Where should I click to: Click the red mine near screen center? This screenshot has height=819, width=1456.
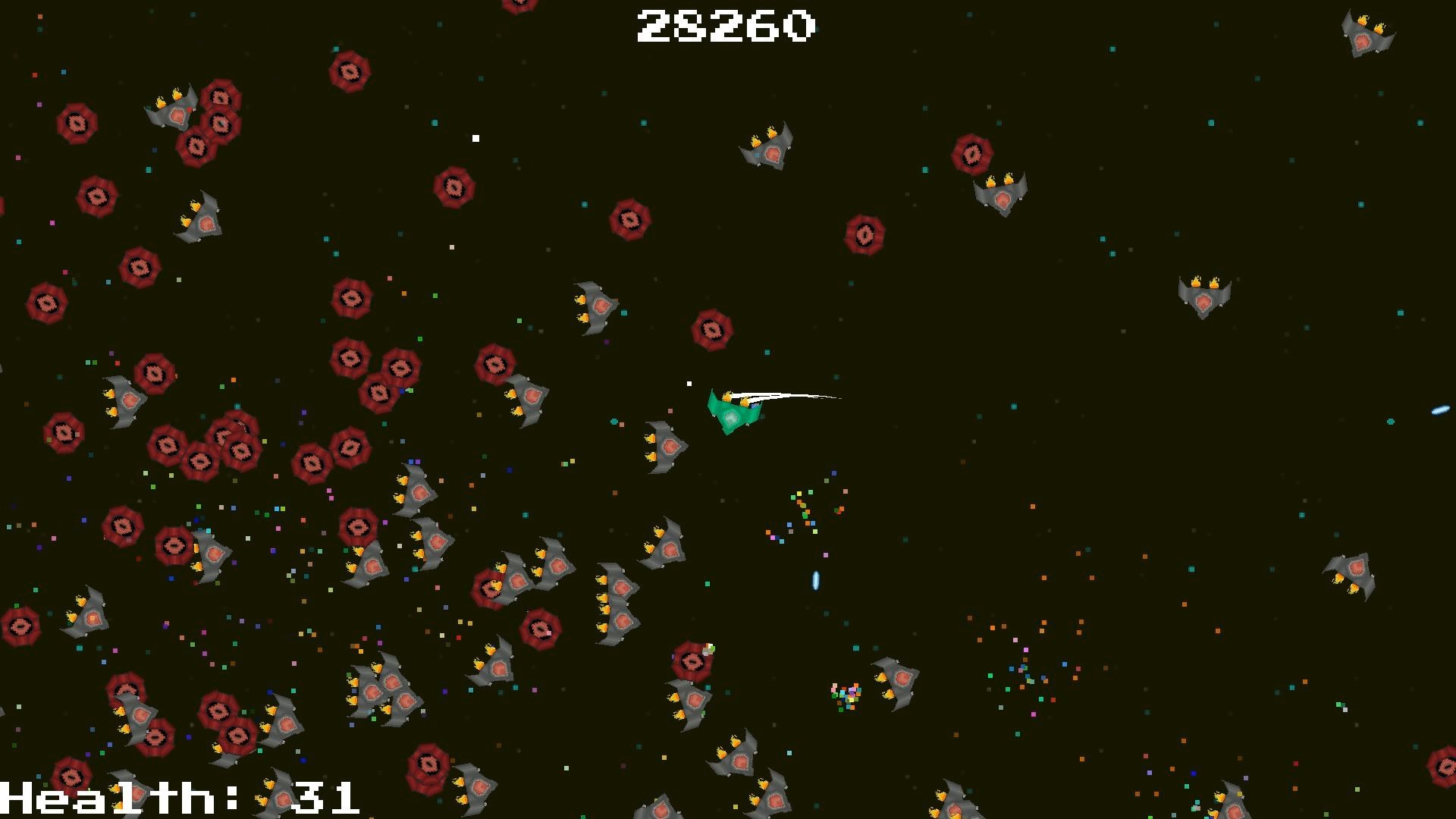(x=711, y=330)
